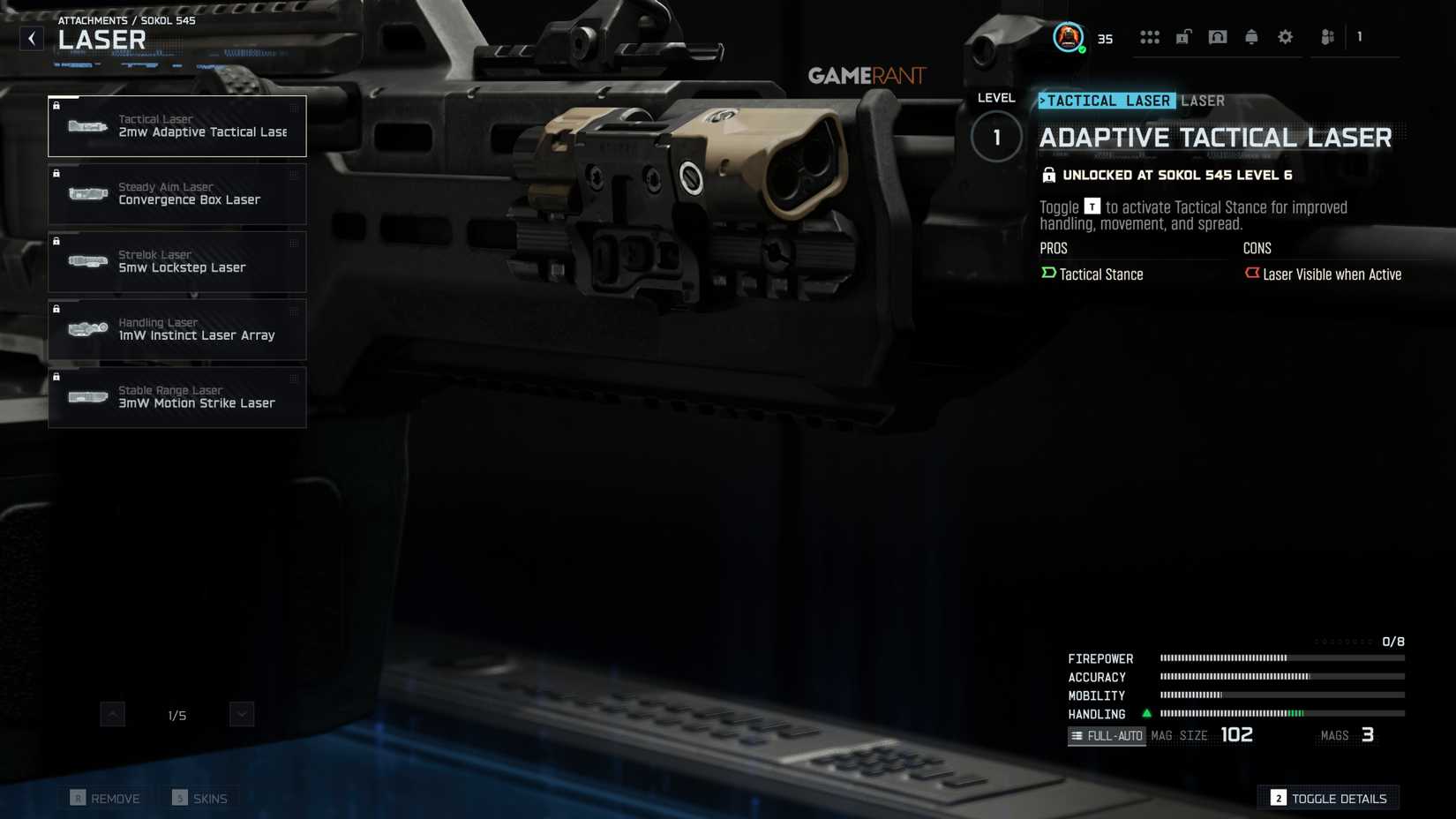Click the Laser Visible when Active cons icon

click(1253, 274)
